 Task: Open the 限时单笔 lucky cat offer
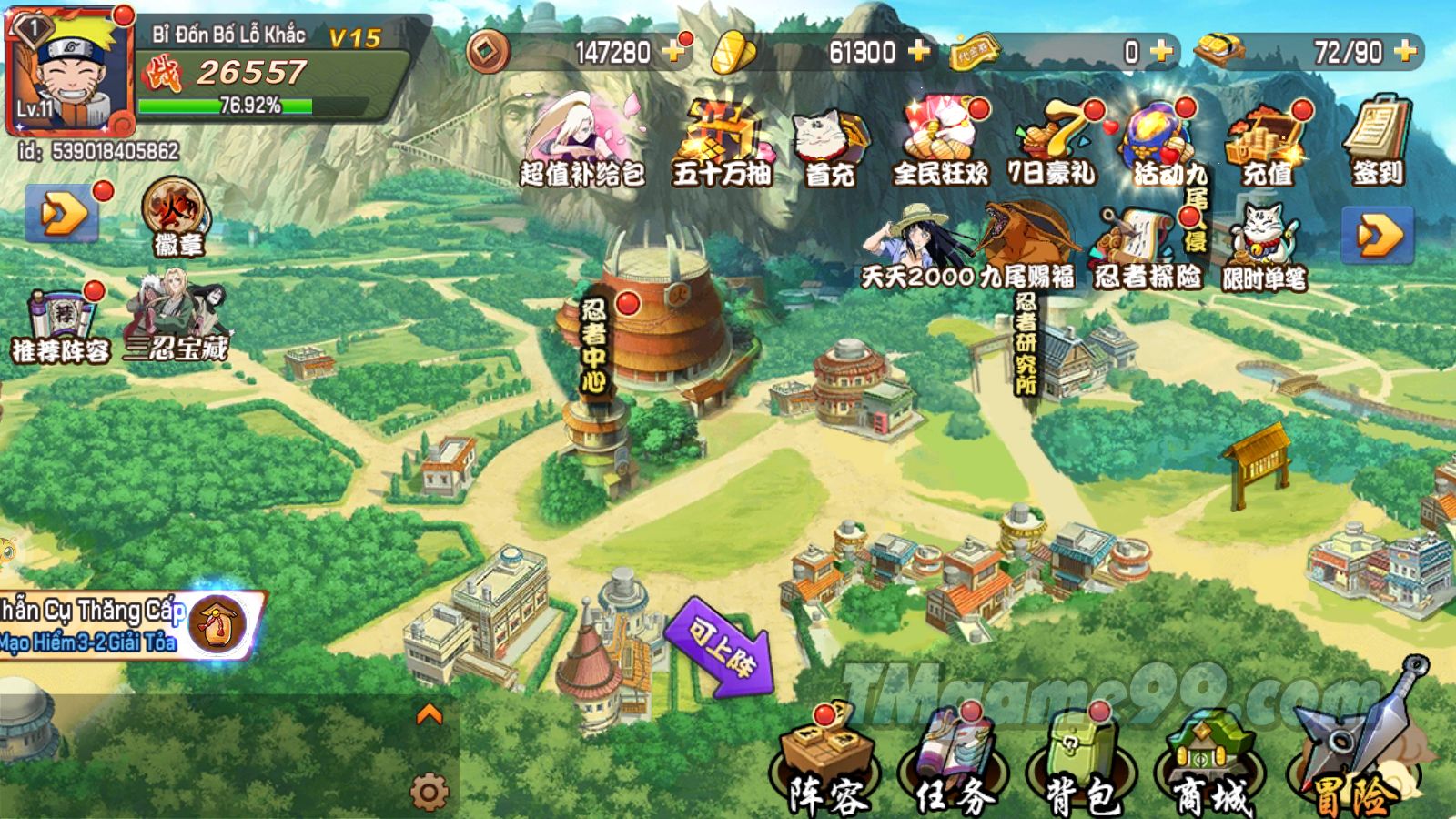coord(1264,248)
